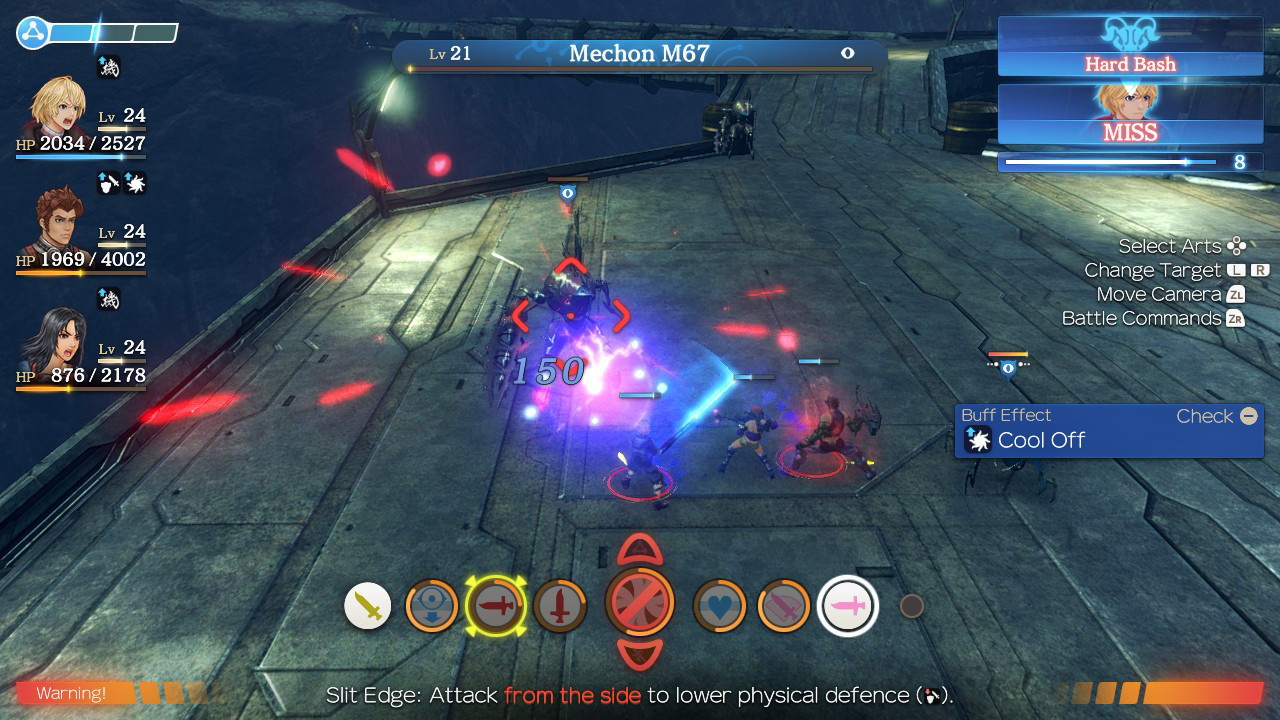Select the magenta sword art near palette's right end
Screen dimensions: 1280x720
[x=783, y=604]
